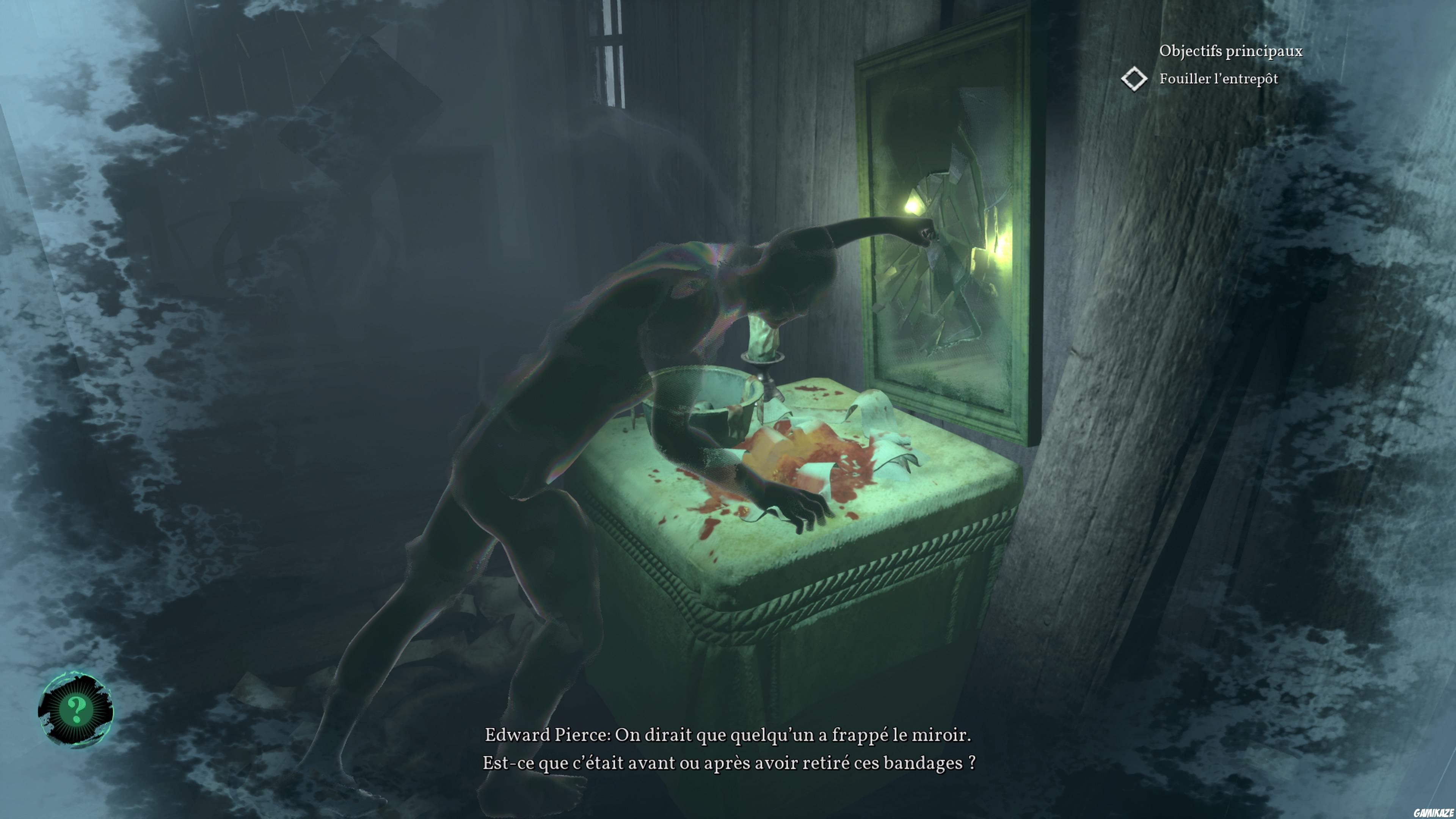1456x819 pixels.
Task: Expand the 'Objectifs principaux' panel
Action: tap(1232, 51)
